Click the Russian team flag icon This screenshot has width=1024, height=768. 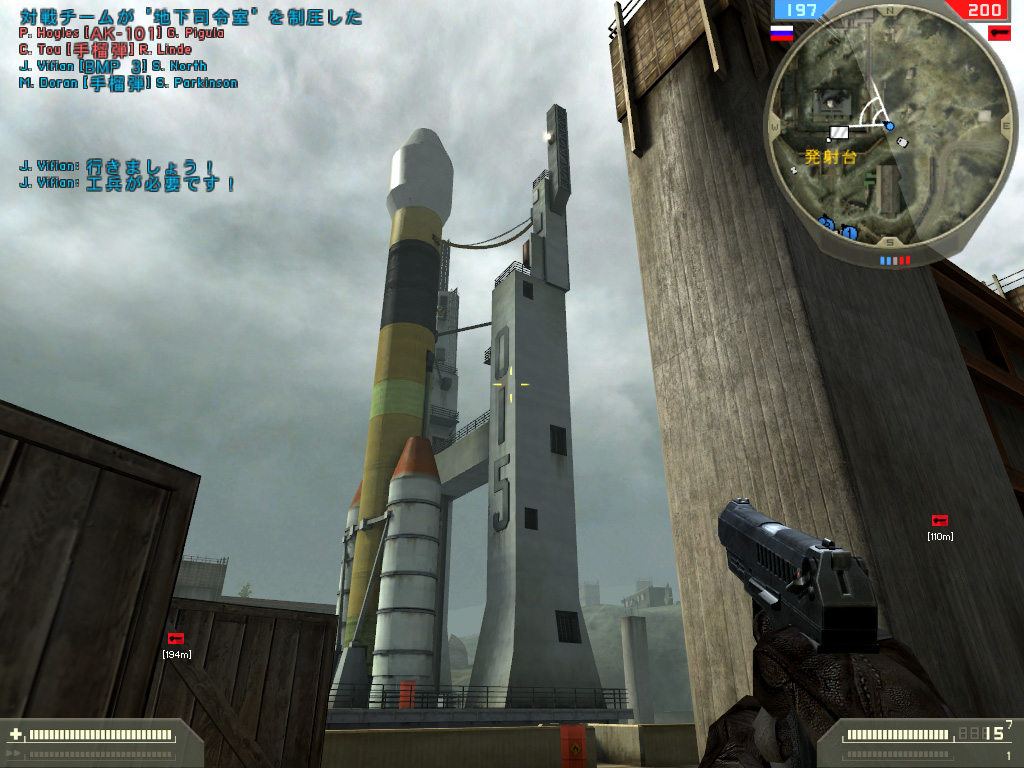tap(781, 33)
